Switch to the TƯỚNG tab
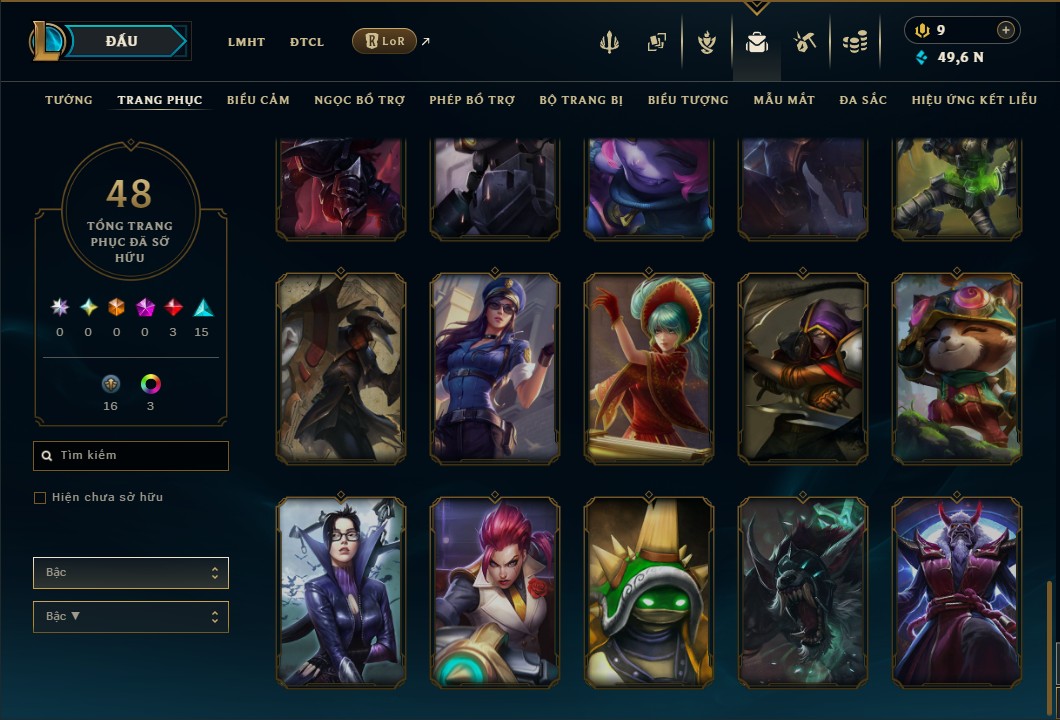 (x=69, y=100)
